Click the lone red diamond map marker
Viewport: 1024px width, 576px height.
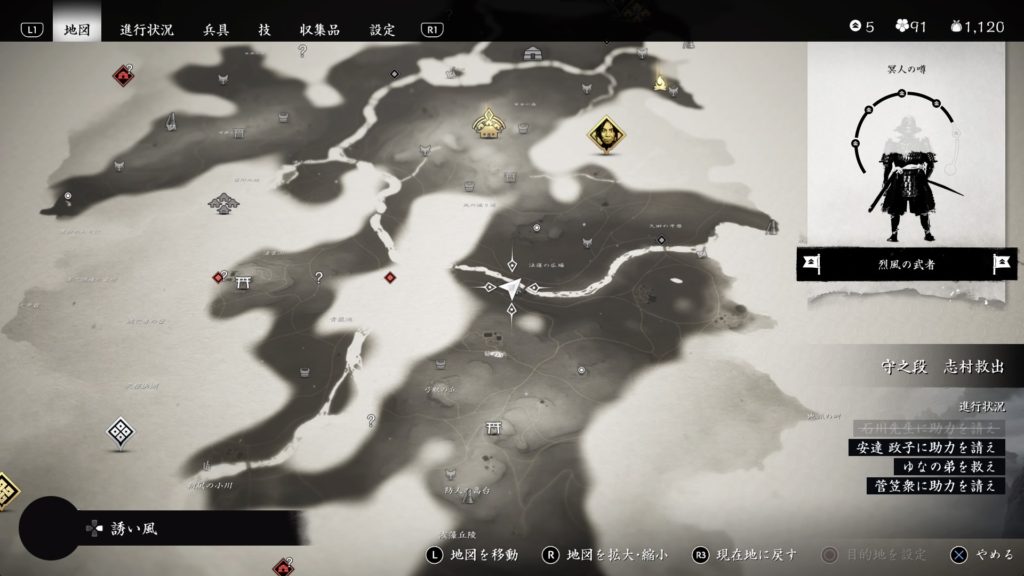pos(390,277)
